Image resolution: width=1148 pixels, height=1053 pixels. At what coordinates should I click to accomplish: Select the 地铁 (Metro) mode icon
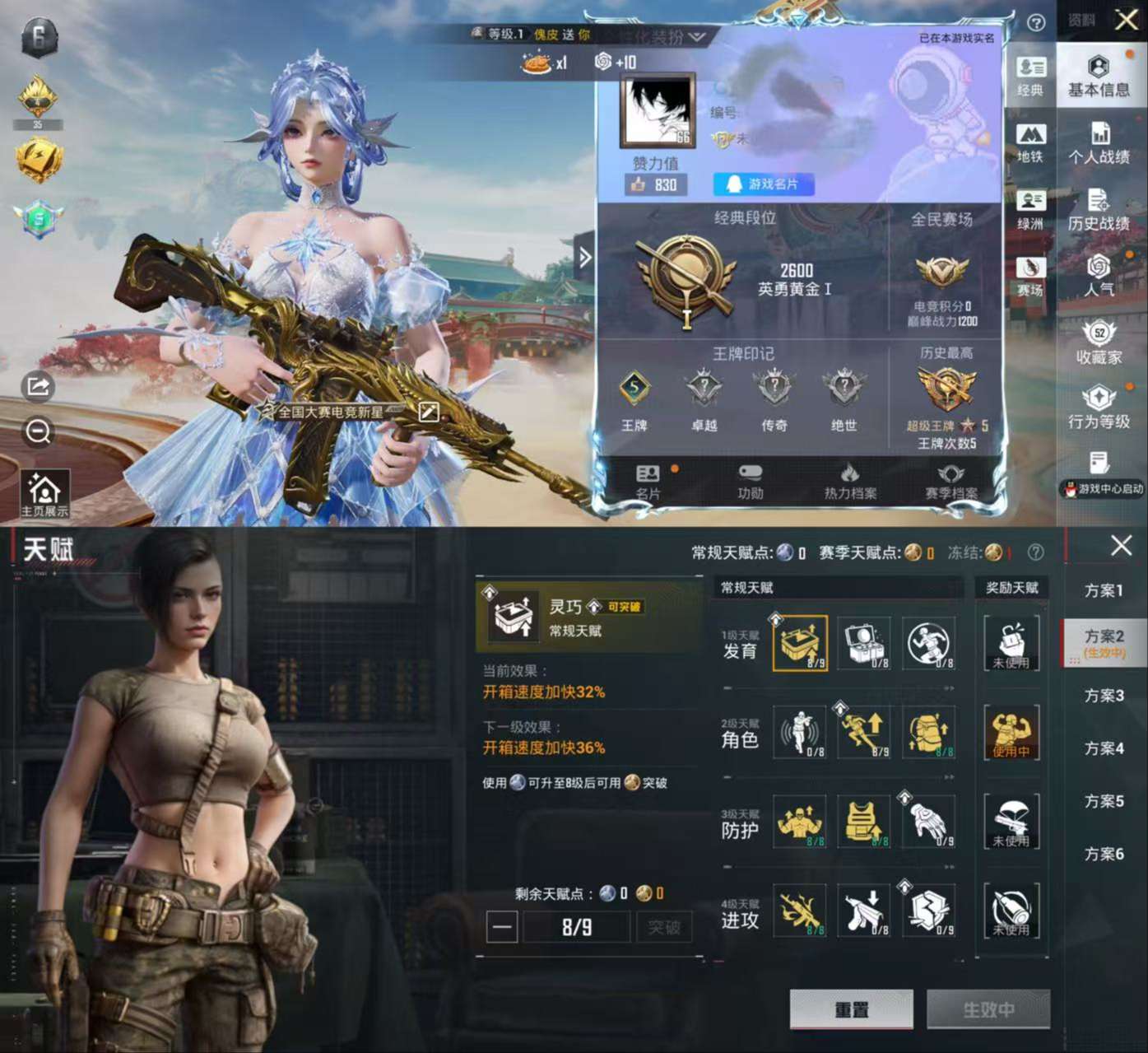[x=1031, y=140]
